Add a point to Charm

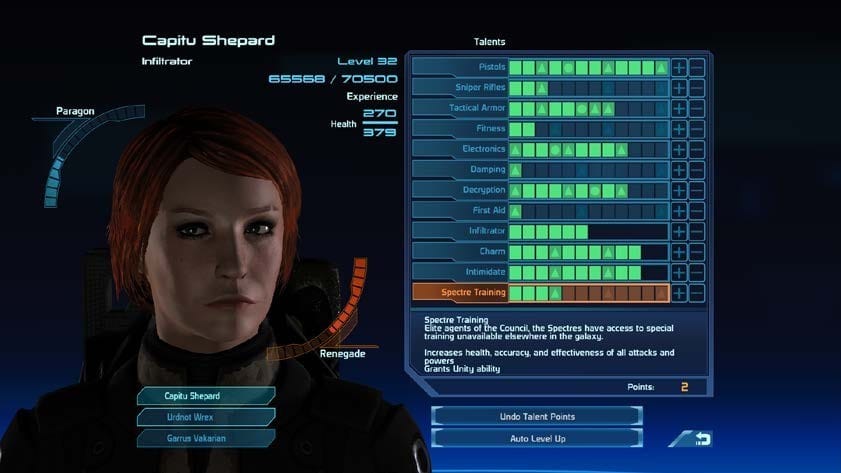pyautogui.click(x=679, y=252)
